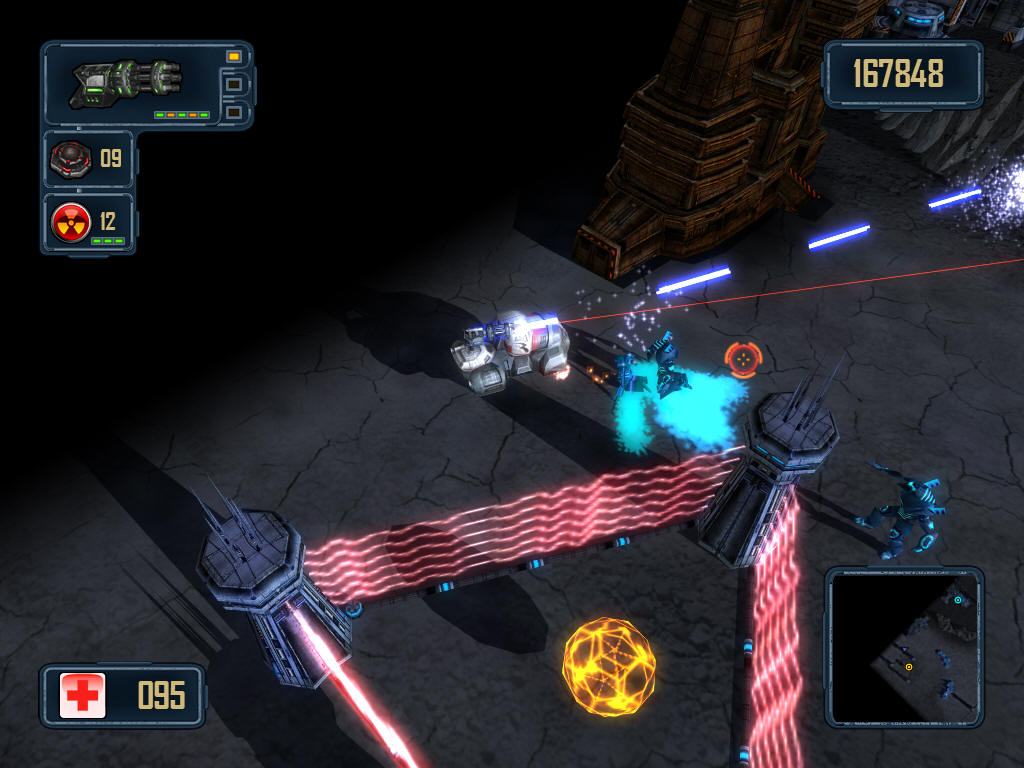Click the red cross health icon
1024x768 pixels.
(83, 695)
